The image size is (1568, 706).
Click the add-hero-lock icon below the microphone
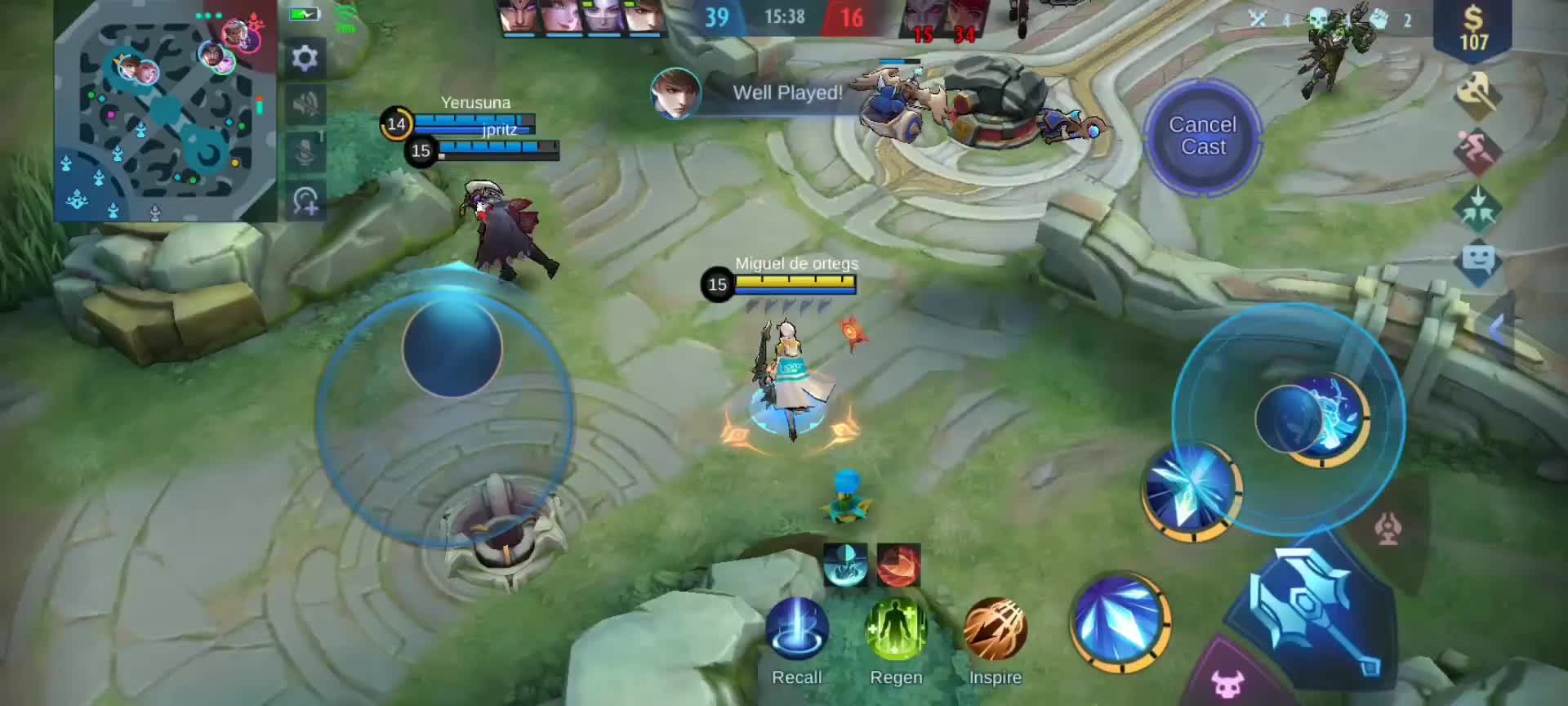[305, 201]
